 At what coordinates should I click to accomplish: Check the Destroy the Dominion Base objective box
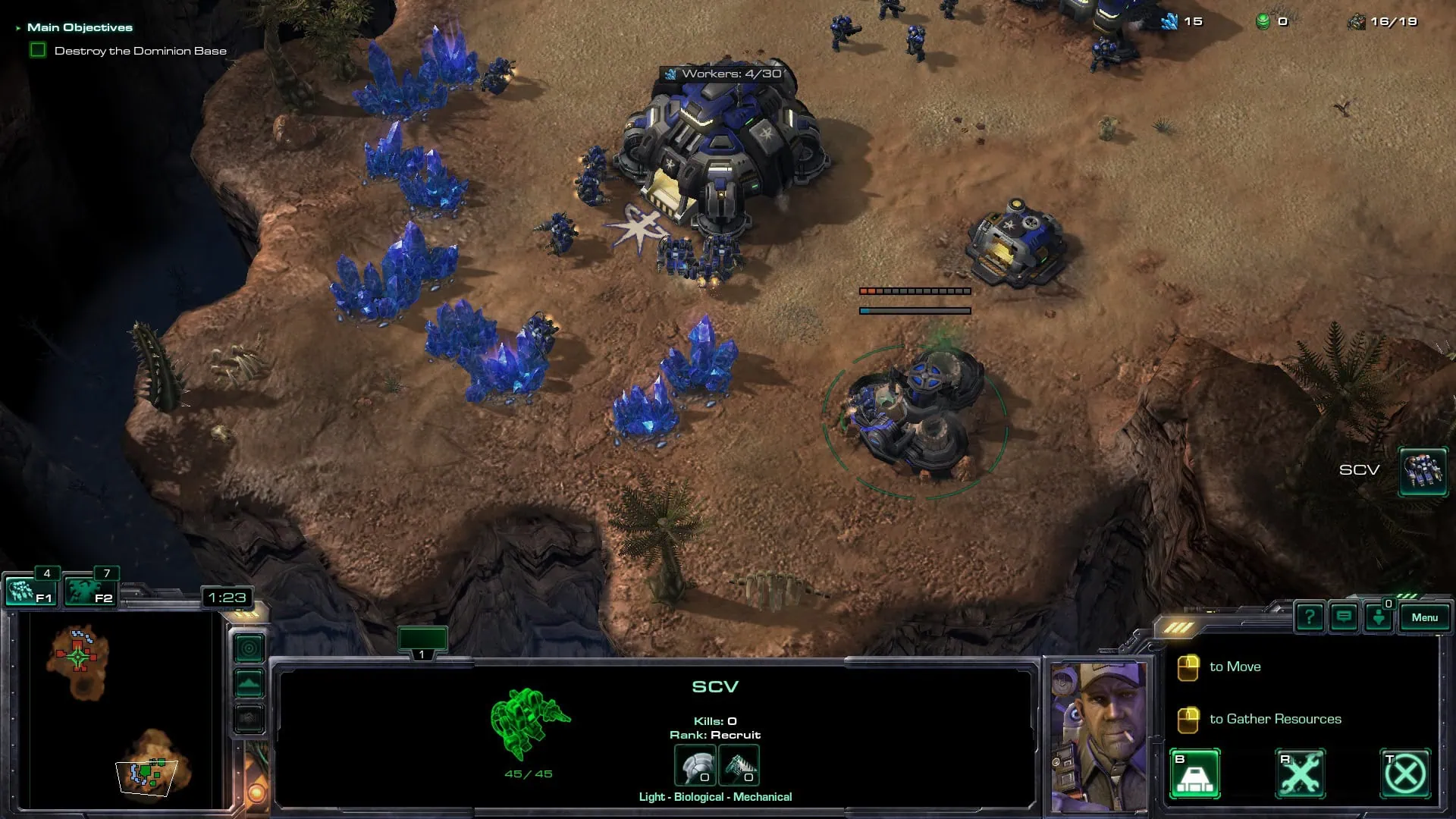37,50
